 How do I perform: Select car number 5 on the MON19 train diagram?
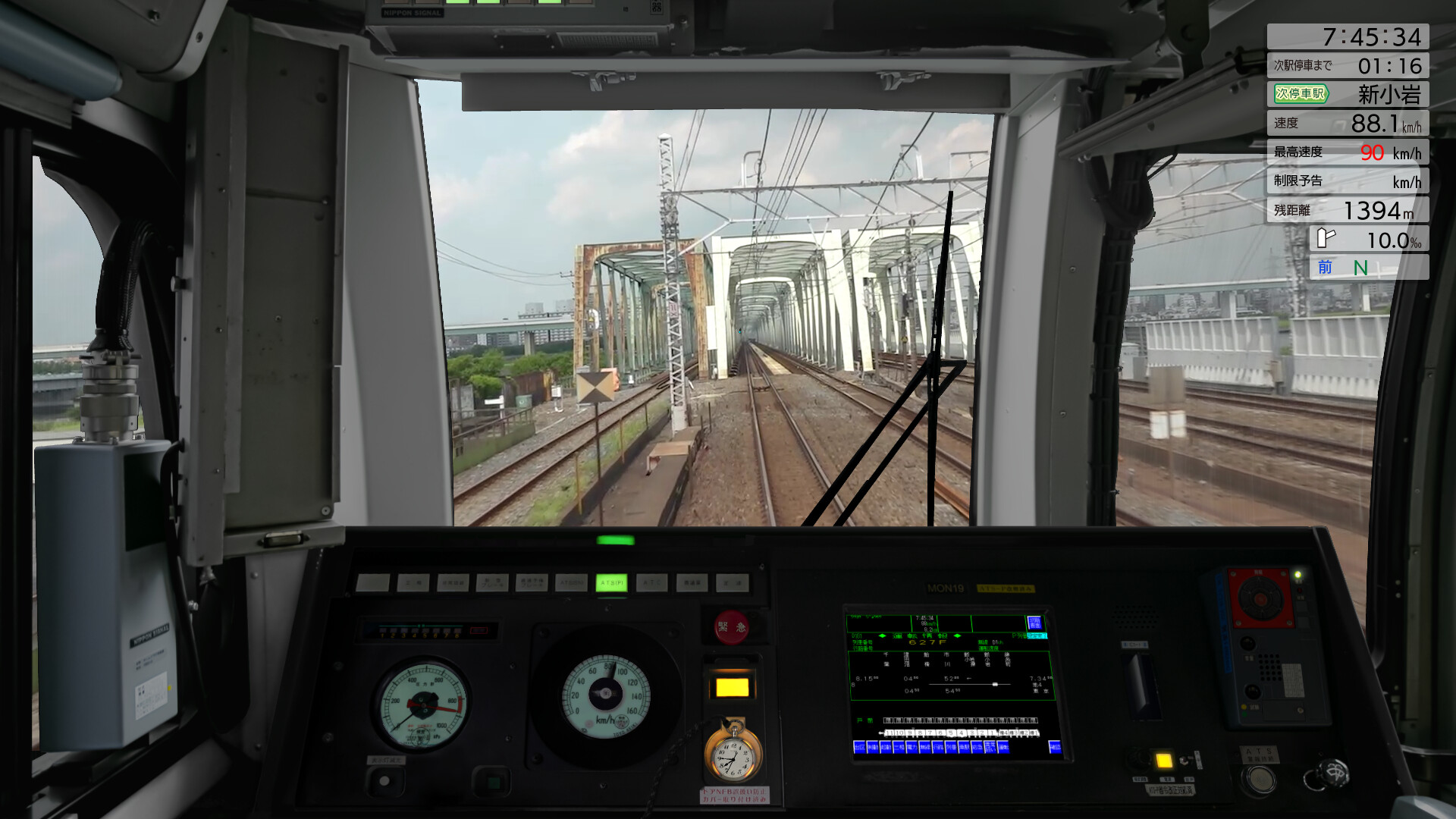952,733
